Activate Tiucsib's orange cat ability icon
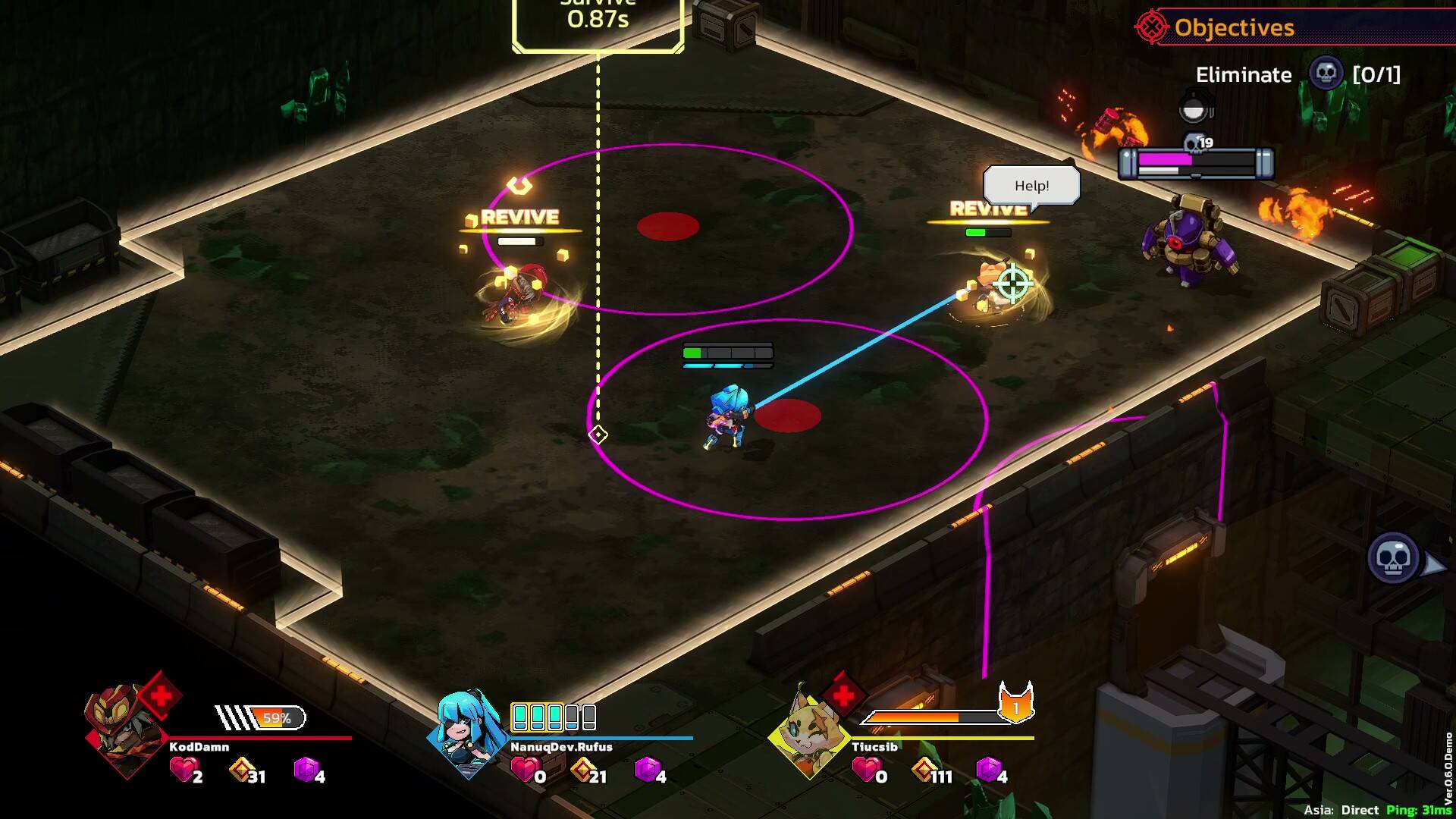The width and height of the screenshot is (1456, 819). [1015, 704]
